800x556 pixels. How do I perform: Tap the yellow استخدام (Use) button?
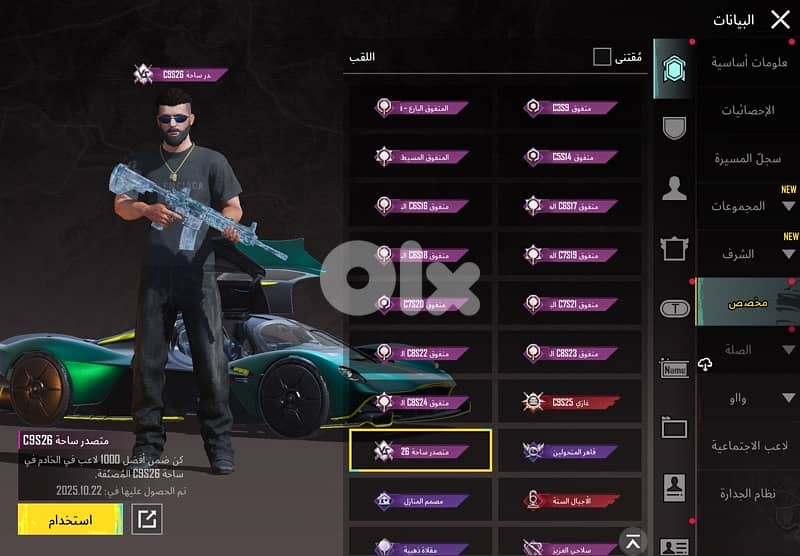[x=70, y=519]
